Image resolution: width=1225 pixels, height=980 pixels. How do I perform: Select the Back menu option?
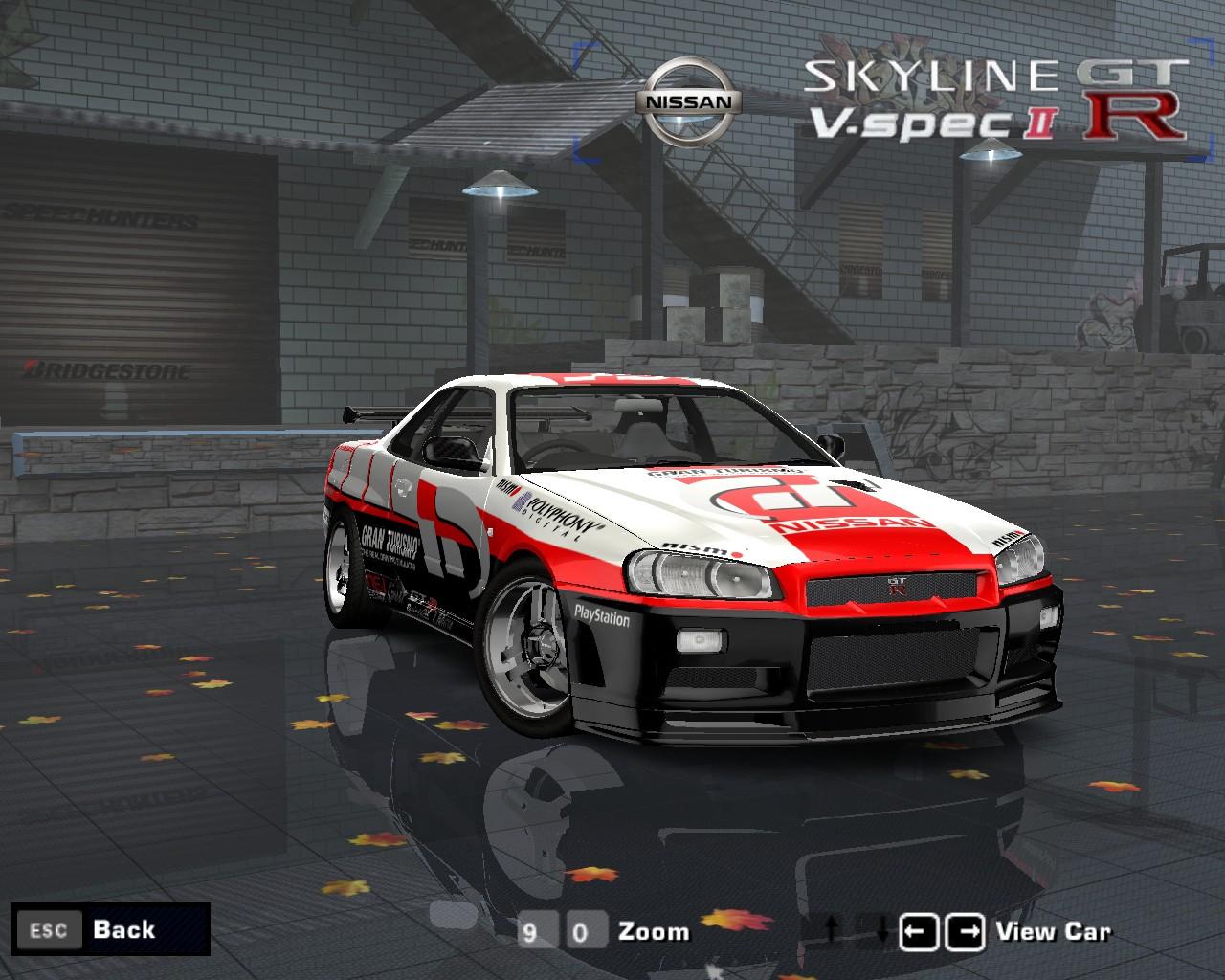click(122, 929)
